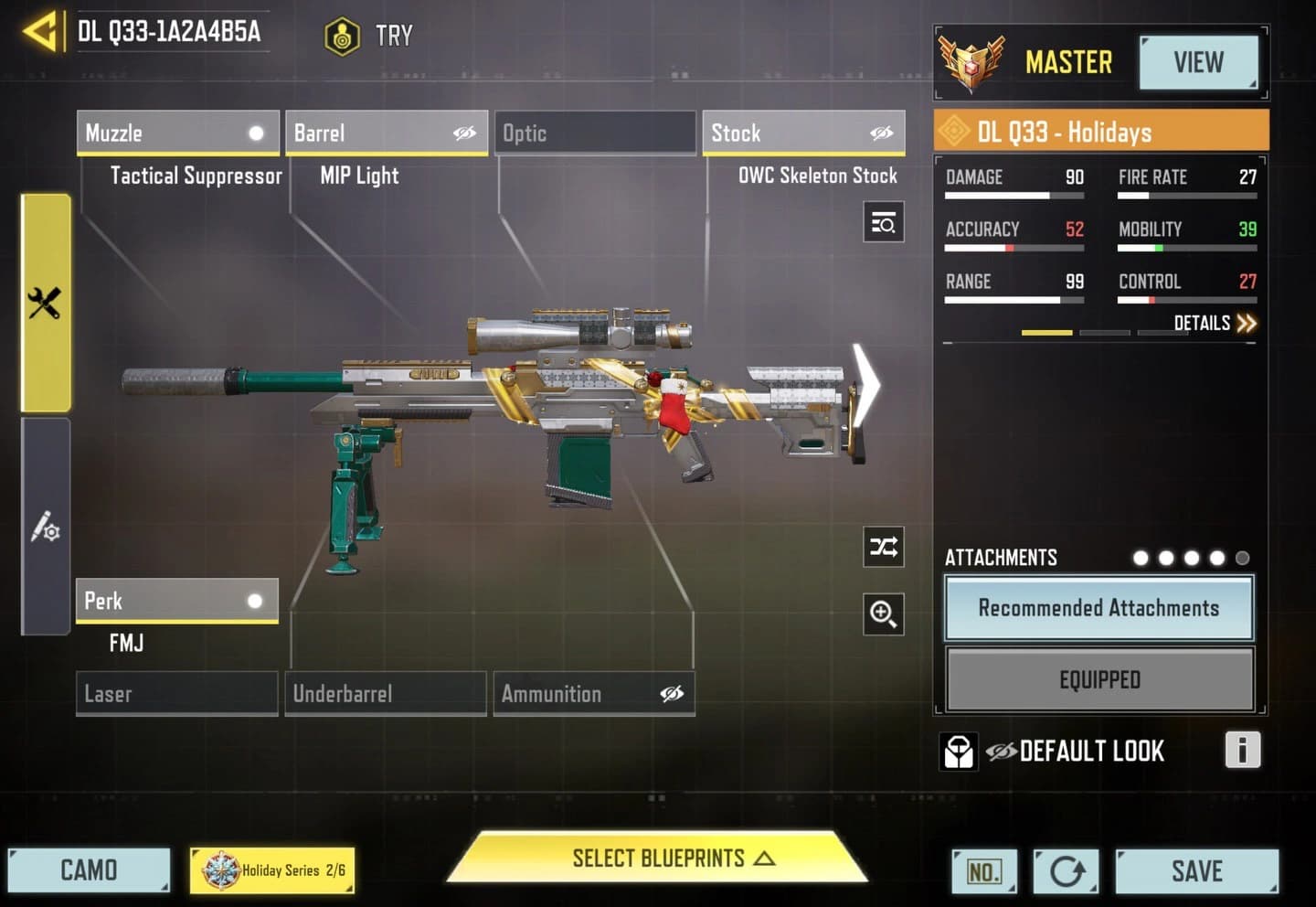The image size is (1316, 907).
Task: Open the empty Laser slot
Action: pos(176,694)
